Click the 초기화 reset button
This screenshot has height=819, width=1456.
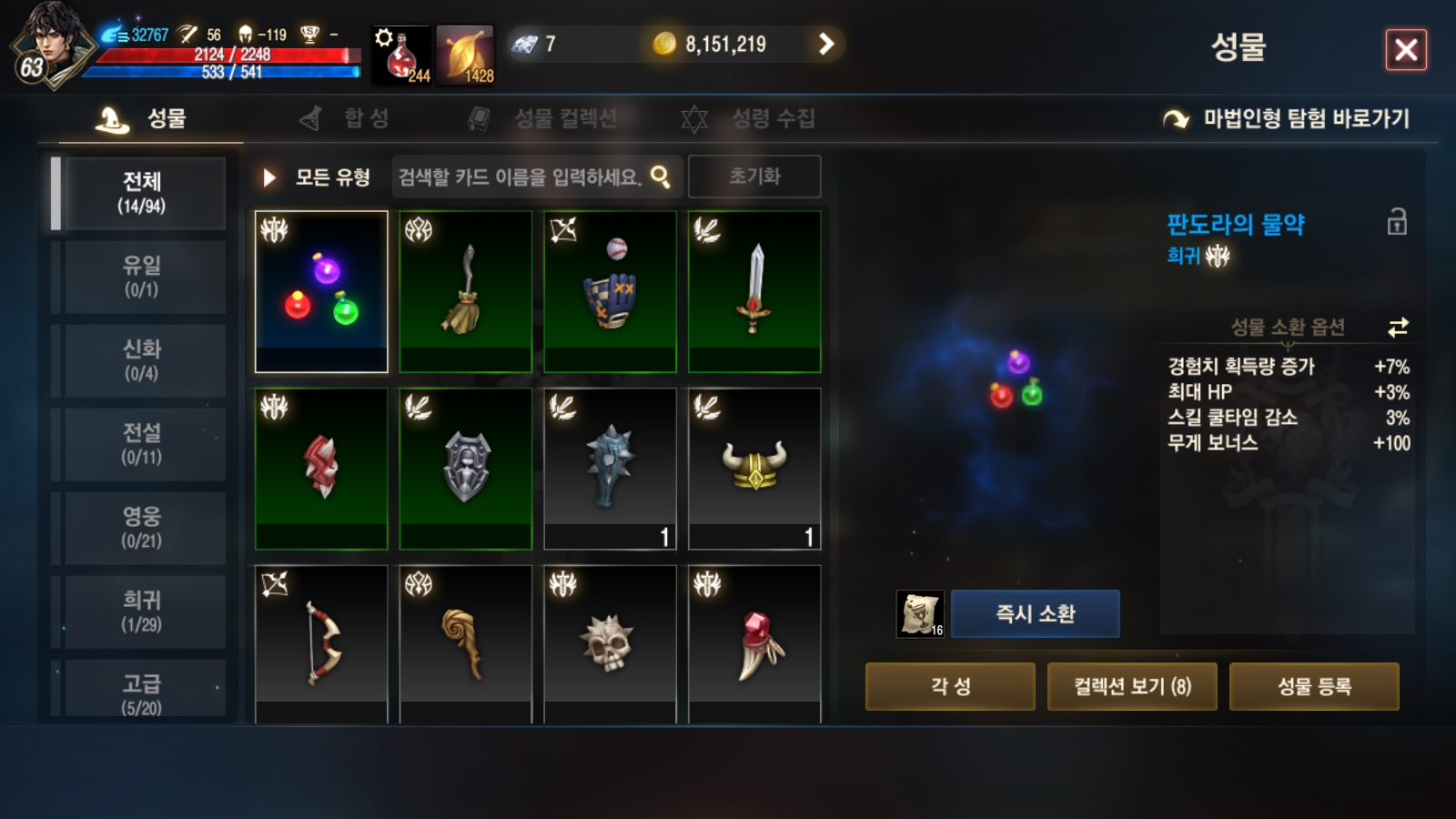(752, 177)
